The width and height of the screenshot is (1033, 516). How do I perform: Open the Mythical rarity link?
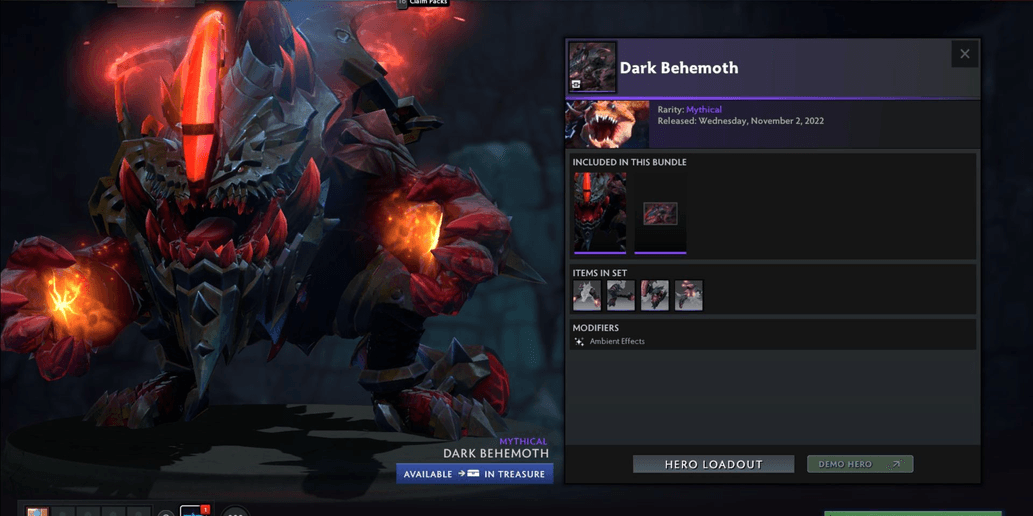pyautogui.click(x=703, y=110)
